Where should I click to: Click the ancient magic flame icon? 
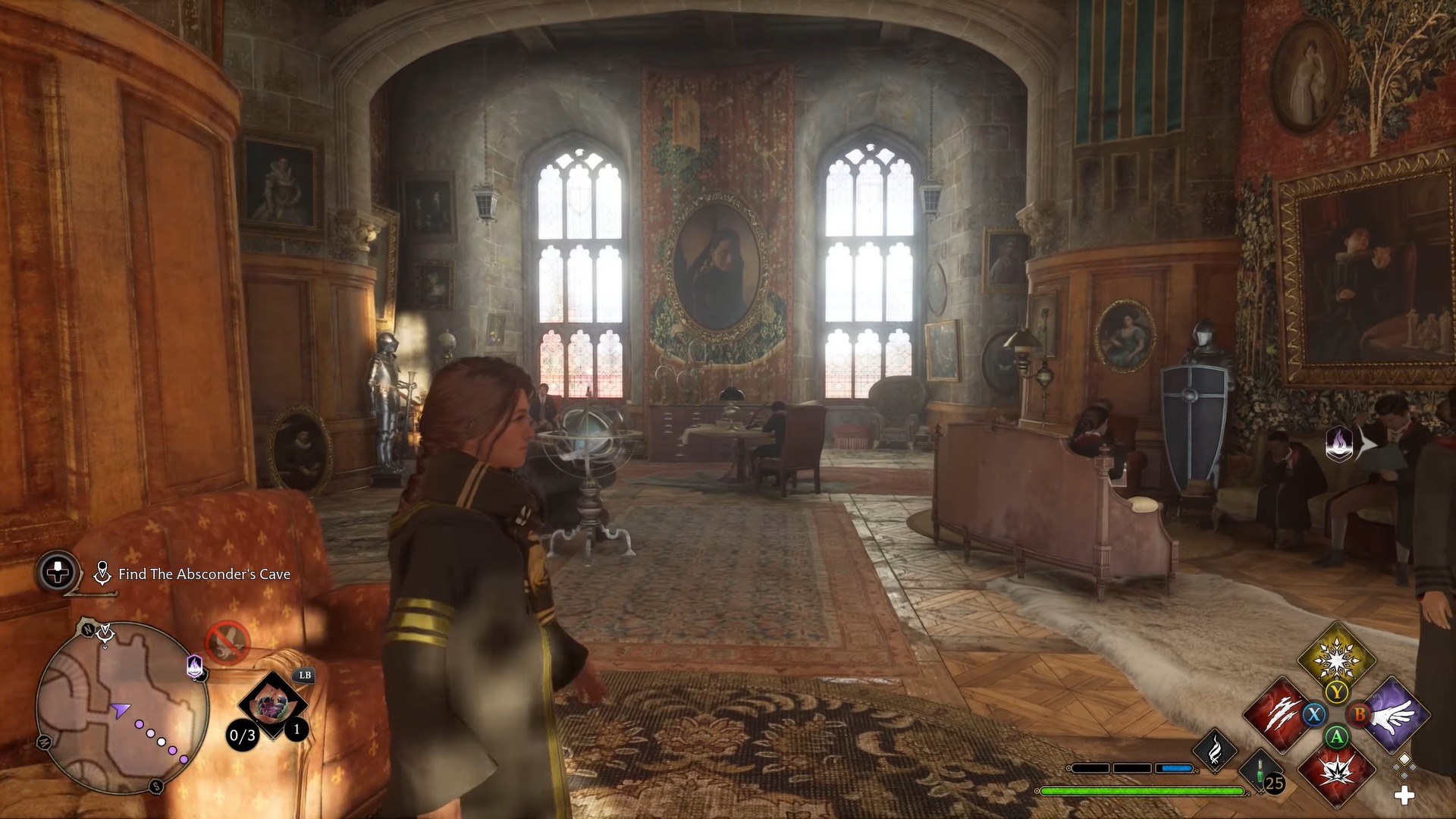tap(1215, 750)
